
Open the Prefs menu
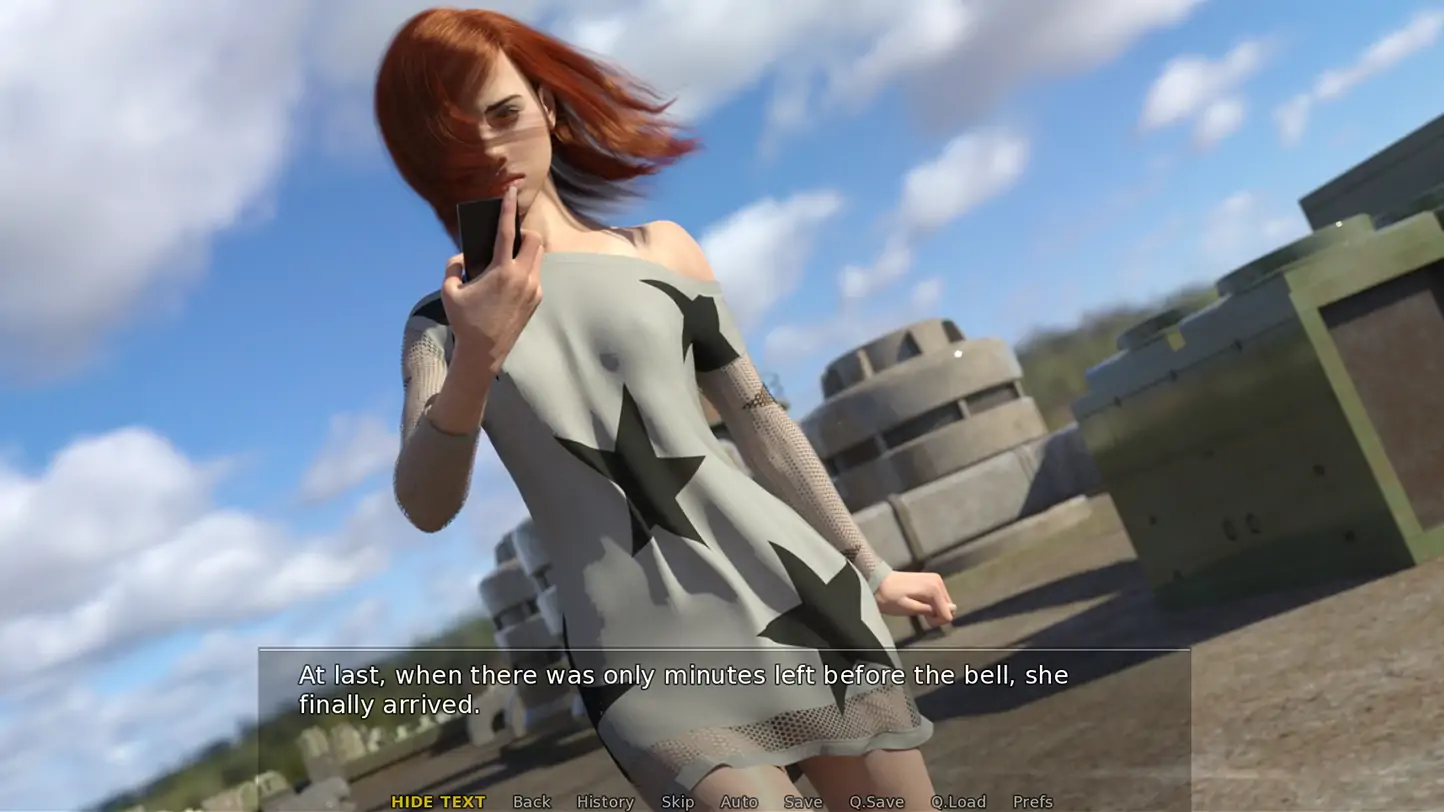[1032, 801]
